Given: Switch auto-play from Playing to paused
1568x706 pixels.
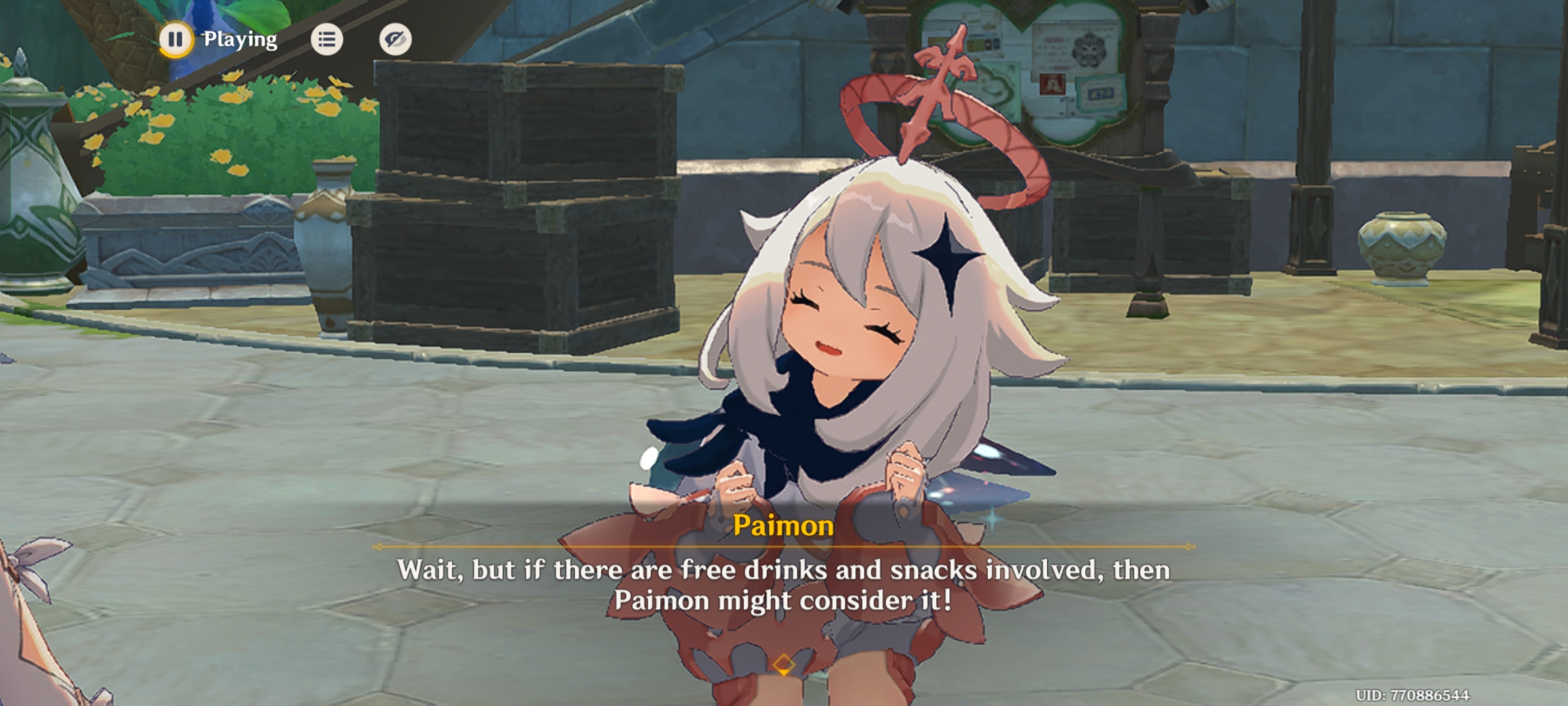Looking at the screenshot, I should coord(175,40).
